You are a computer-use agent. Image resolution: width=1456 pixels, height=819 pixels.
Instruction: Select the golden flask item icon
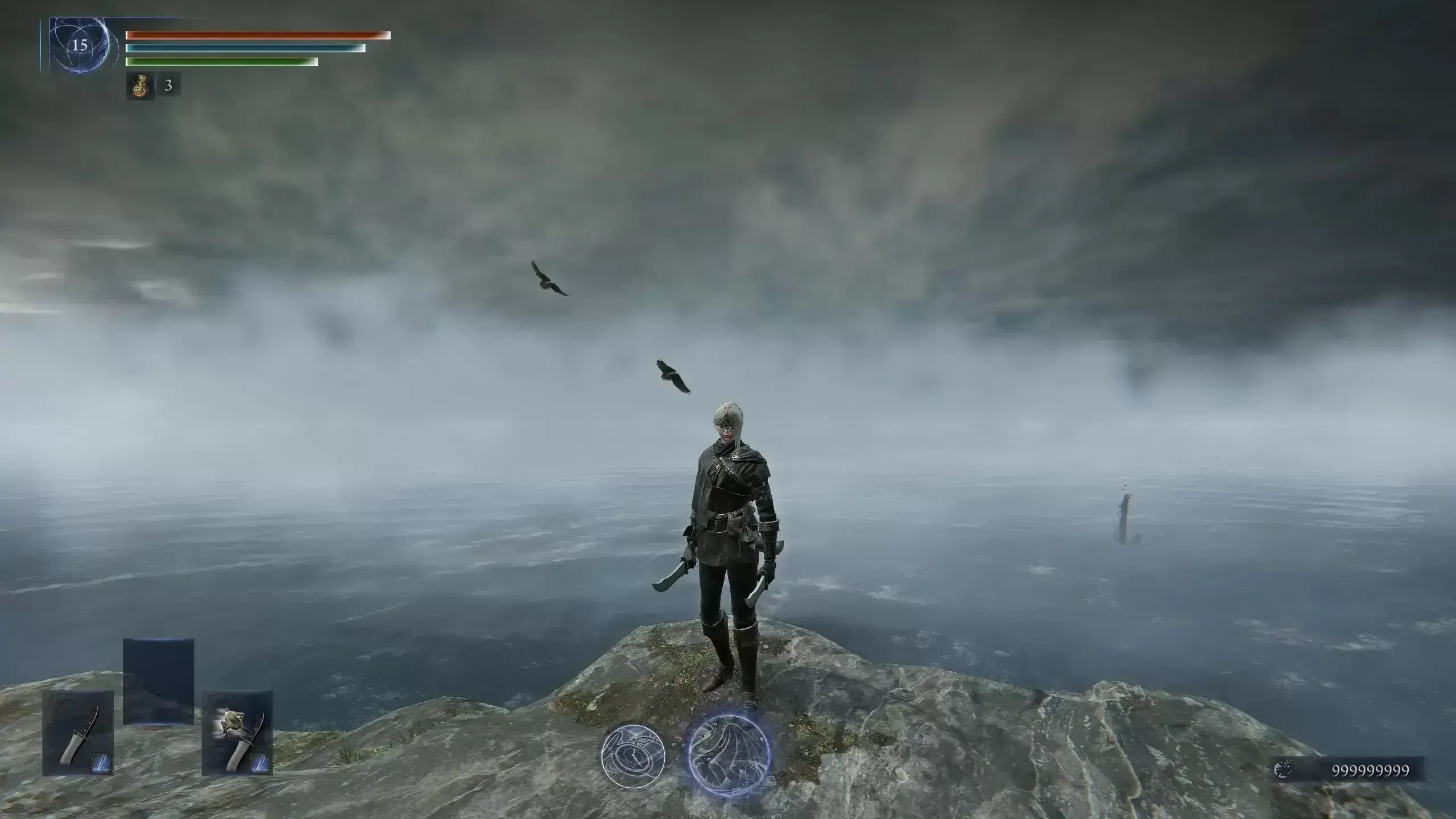[x=140, y=86]
